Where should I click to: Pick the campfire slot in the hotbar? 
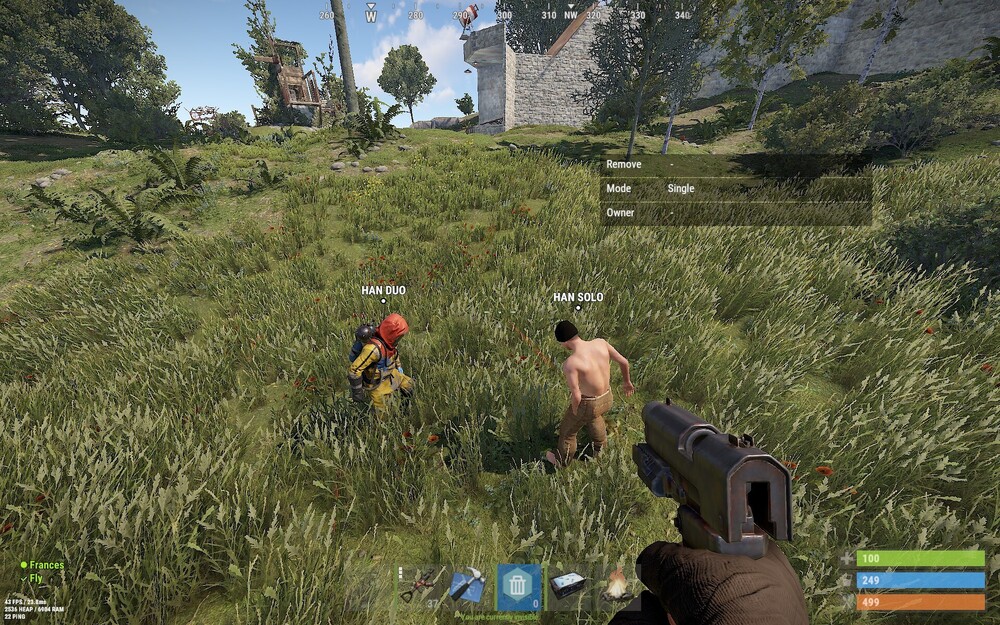click(615, 586)
